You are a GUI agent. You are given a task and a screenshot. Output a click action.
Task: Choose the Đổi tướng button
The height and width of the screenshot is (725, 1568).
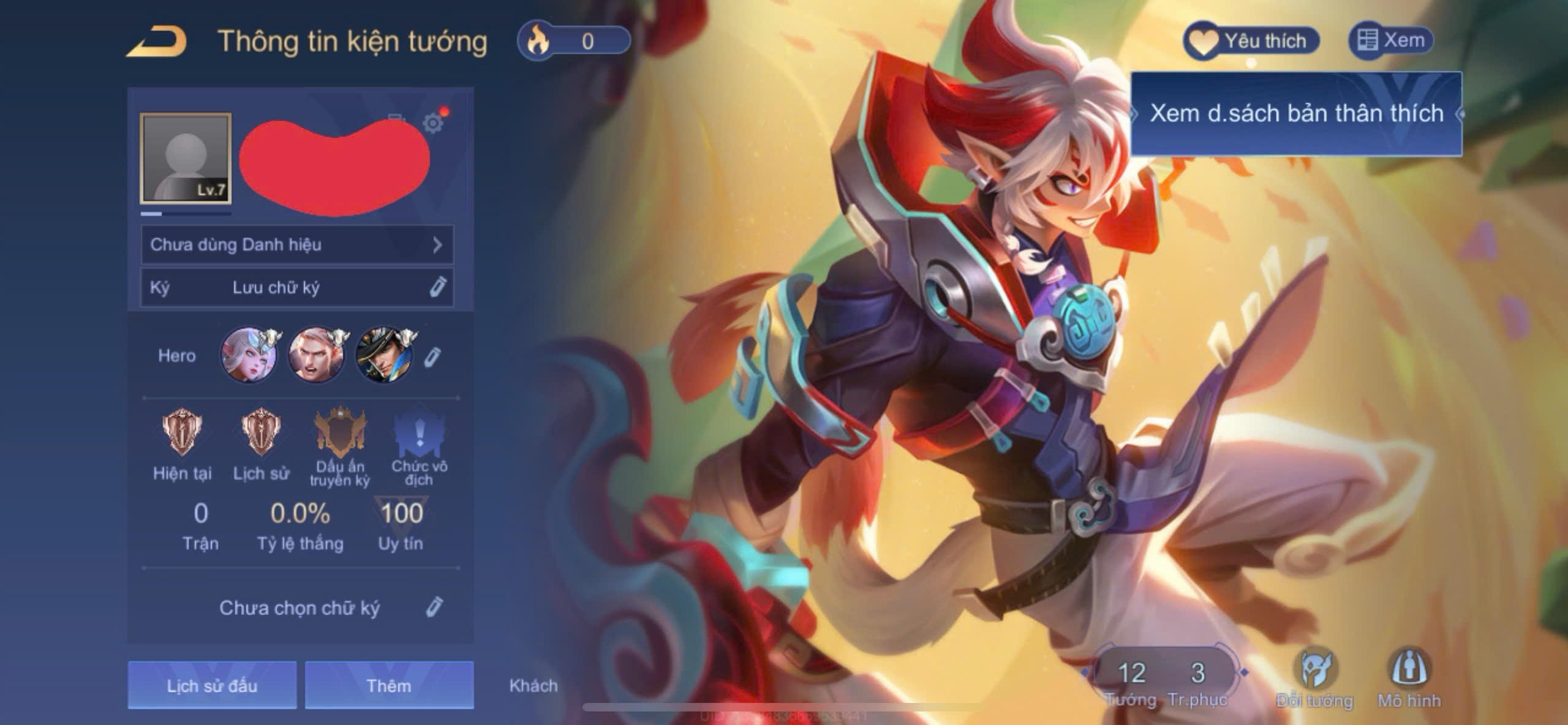[1314, 678]
